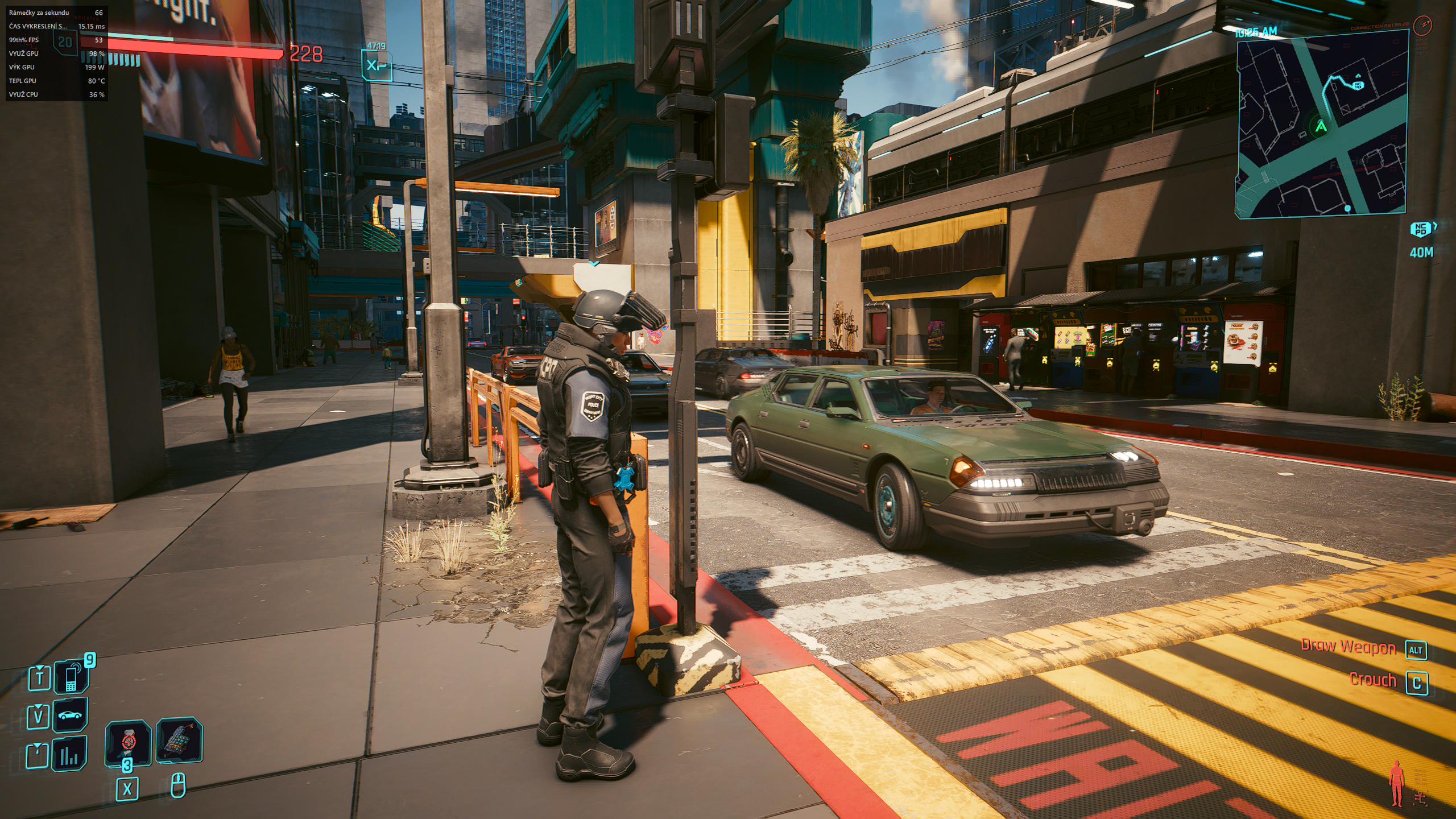1456x819 pixels.
Task: Click the player level 20 badge
Action: [x=65, y=42]
